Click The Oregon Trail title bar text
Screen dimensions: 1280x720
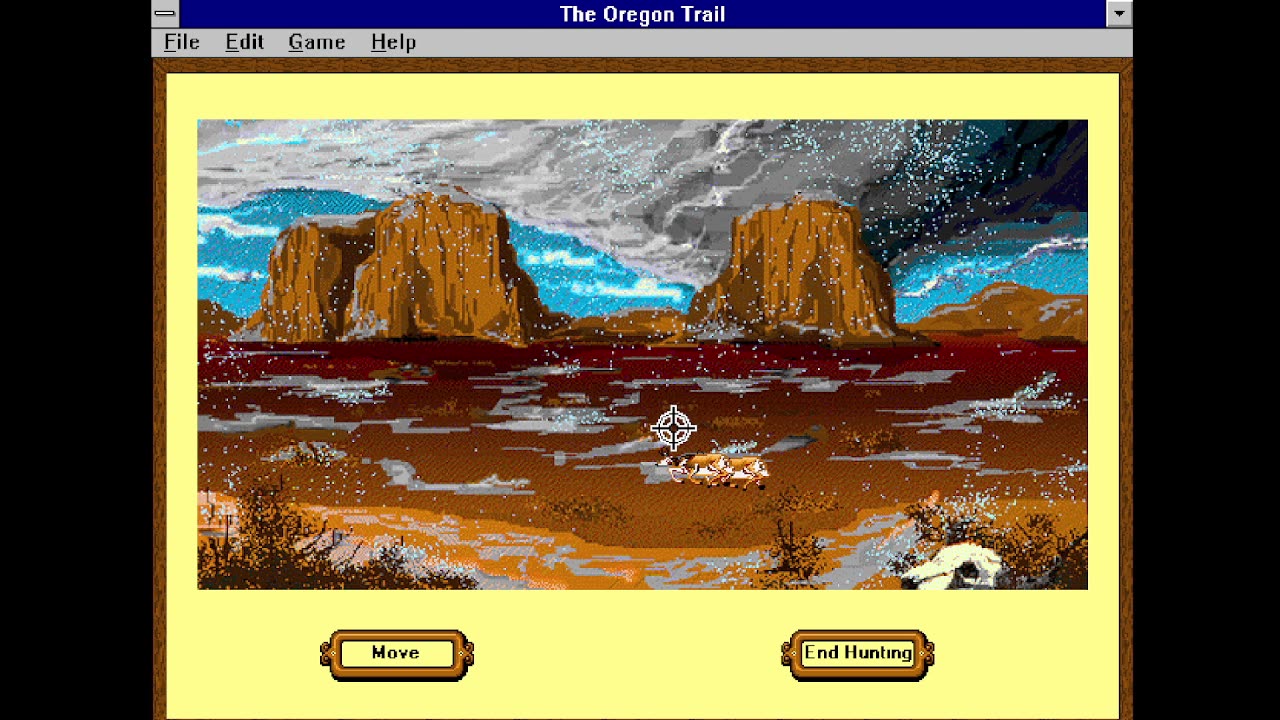tap(643, 14)
